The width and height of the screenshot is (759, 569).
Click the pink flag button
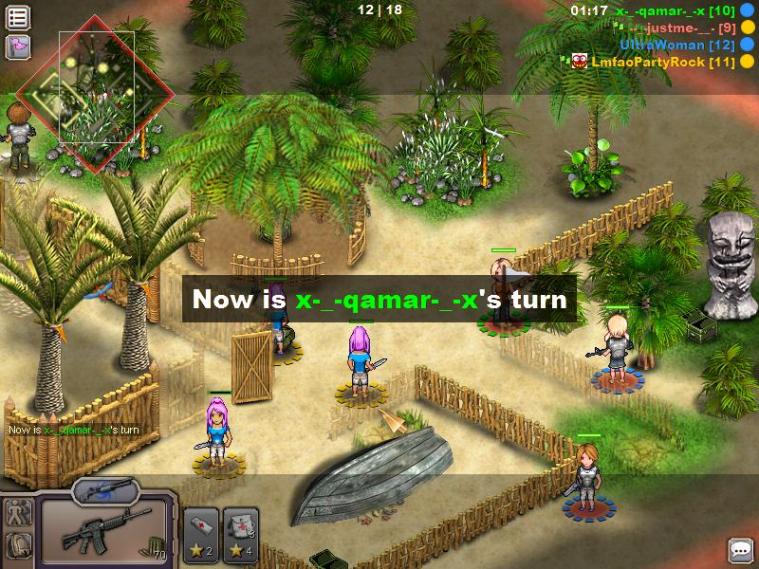(x=18, y=46)
